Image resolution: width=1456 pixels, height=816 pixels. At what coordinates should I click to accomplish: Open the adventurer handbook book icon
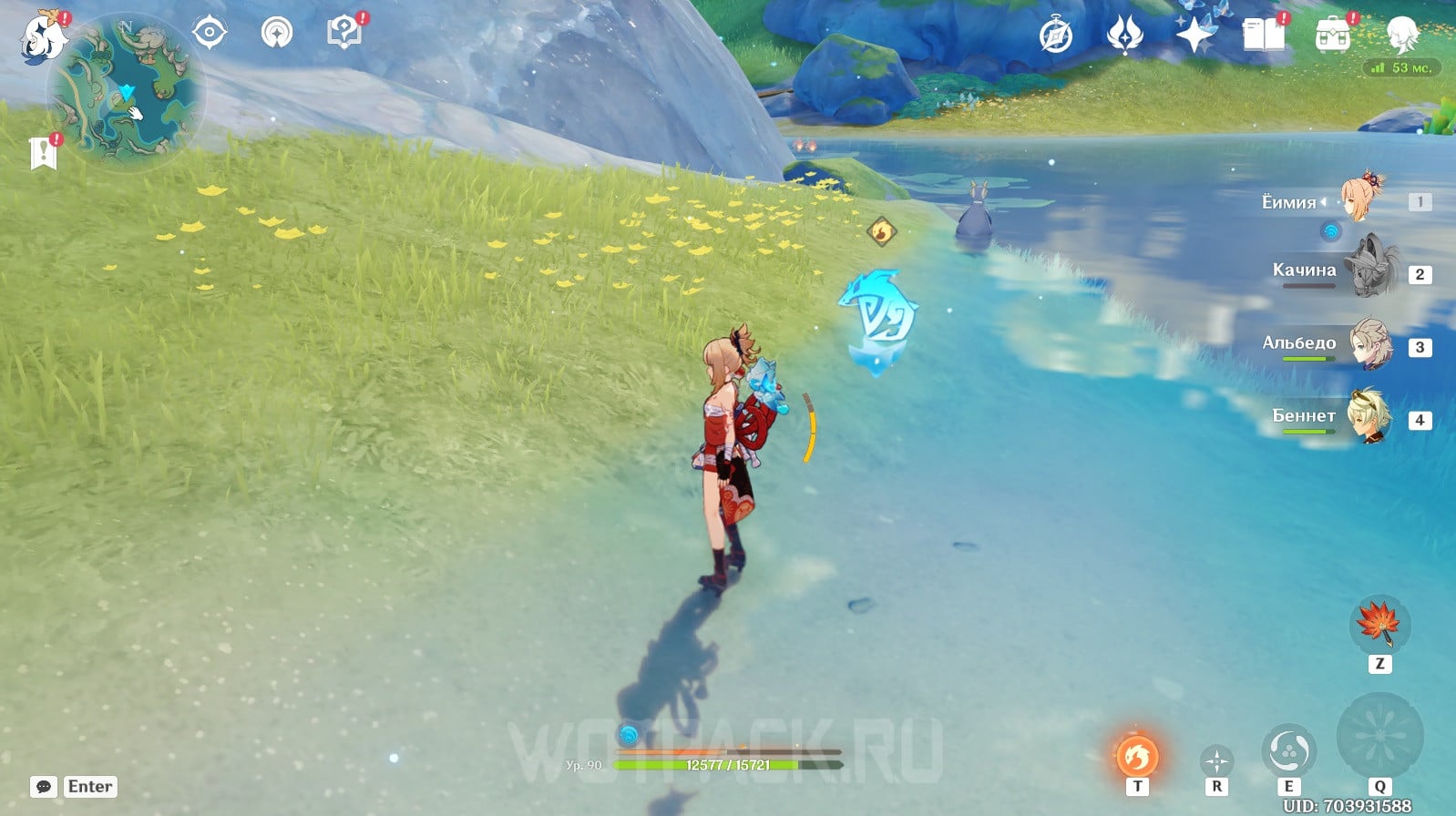click(1264, 36)
